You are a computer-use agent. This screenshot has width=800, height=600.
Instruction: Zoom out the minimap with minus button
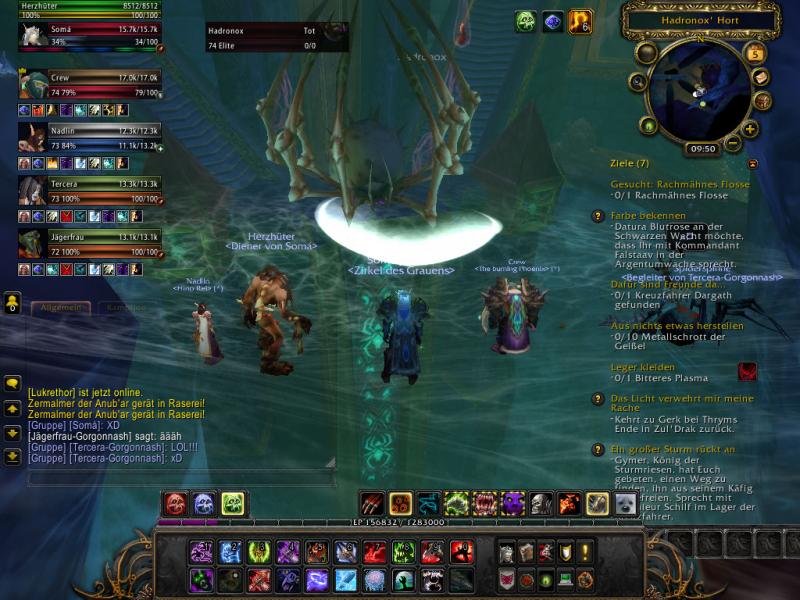click(x=733, y=143)
